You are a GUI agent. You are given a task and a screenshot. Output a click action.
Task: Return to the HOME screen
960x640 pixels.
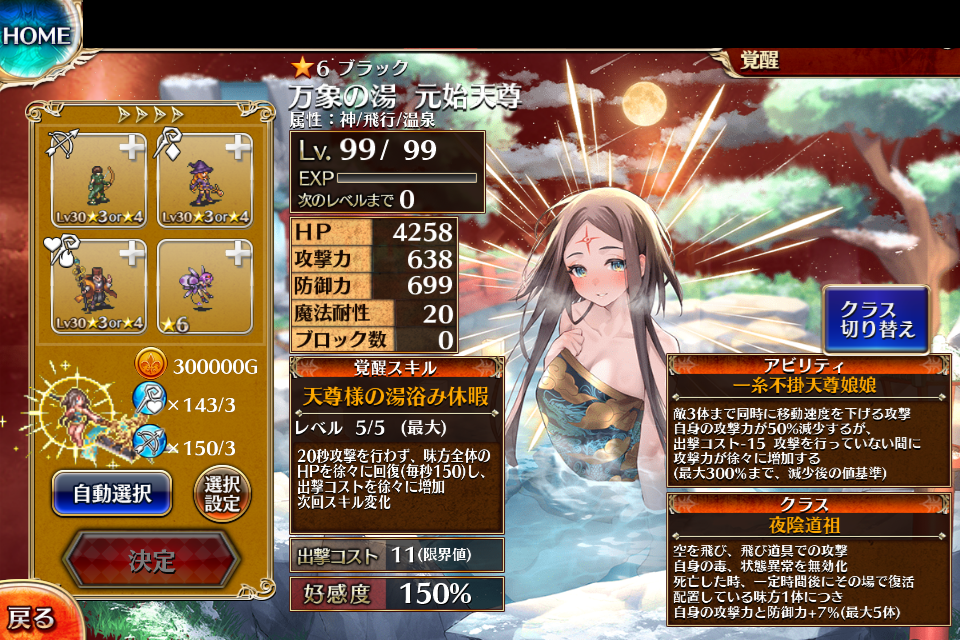[x=38, y=35]
